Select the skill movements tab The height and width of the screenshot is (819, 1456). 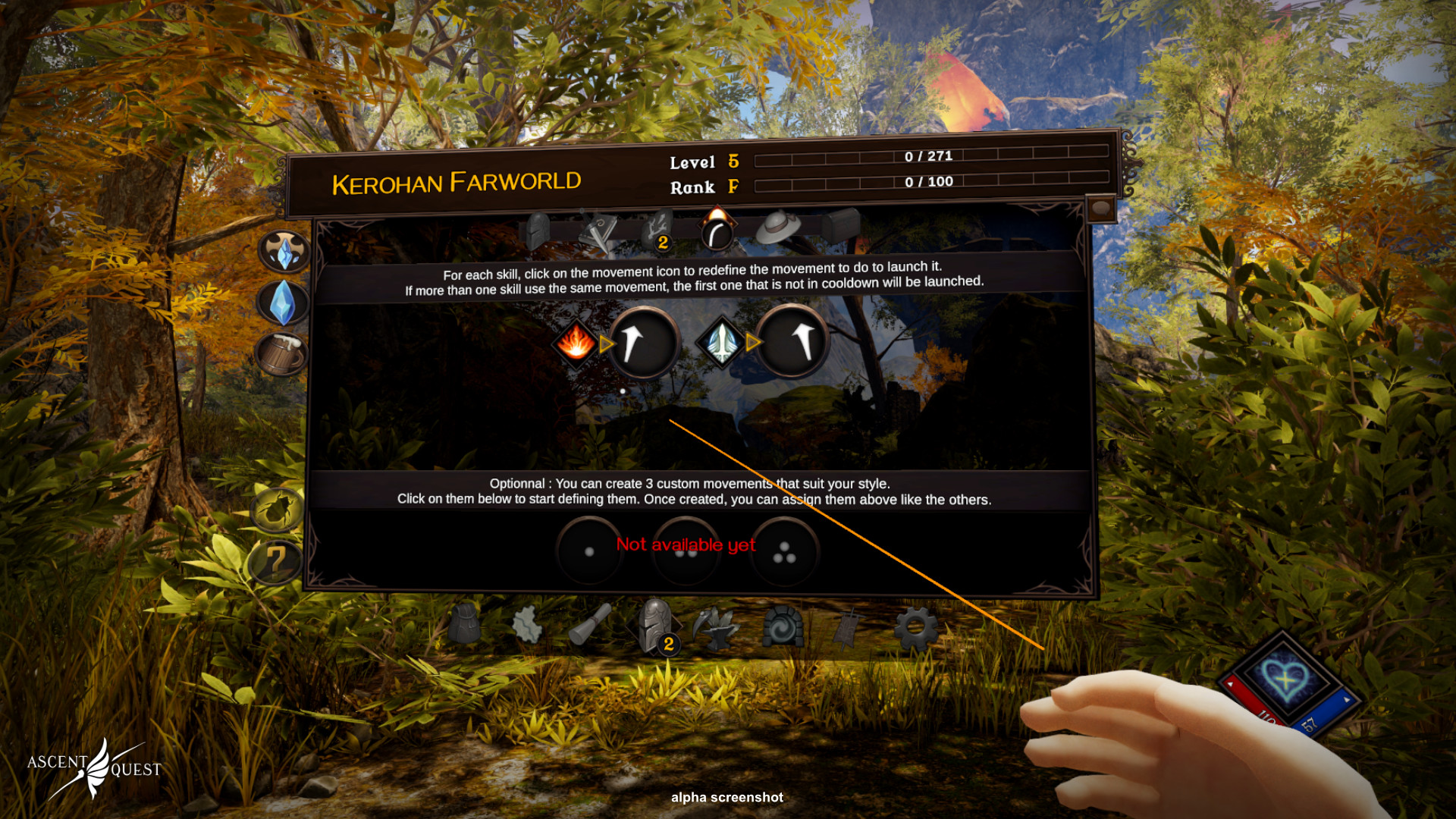click(717, 231)
